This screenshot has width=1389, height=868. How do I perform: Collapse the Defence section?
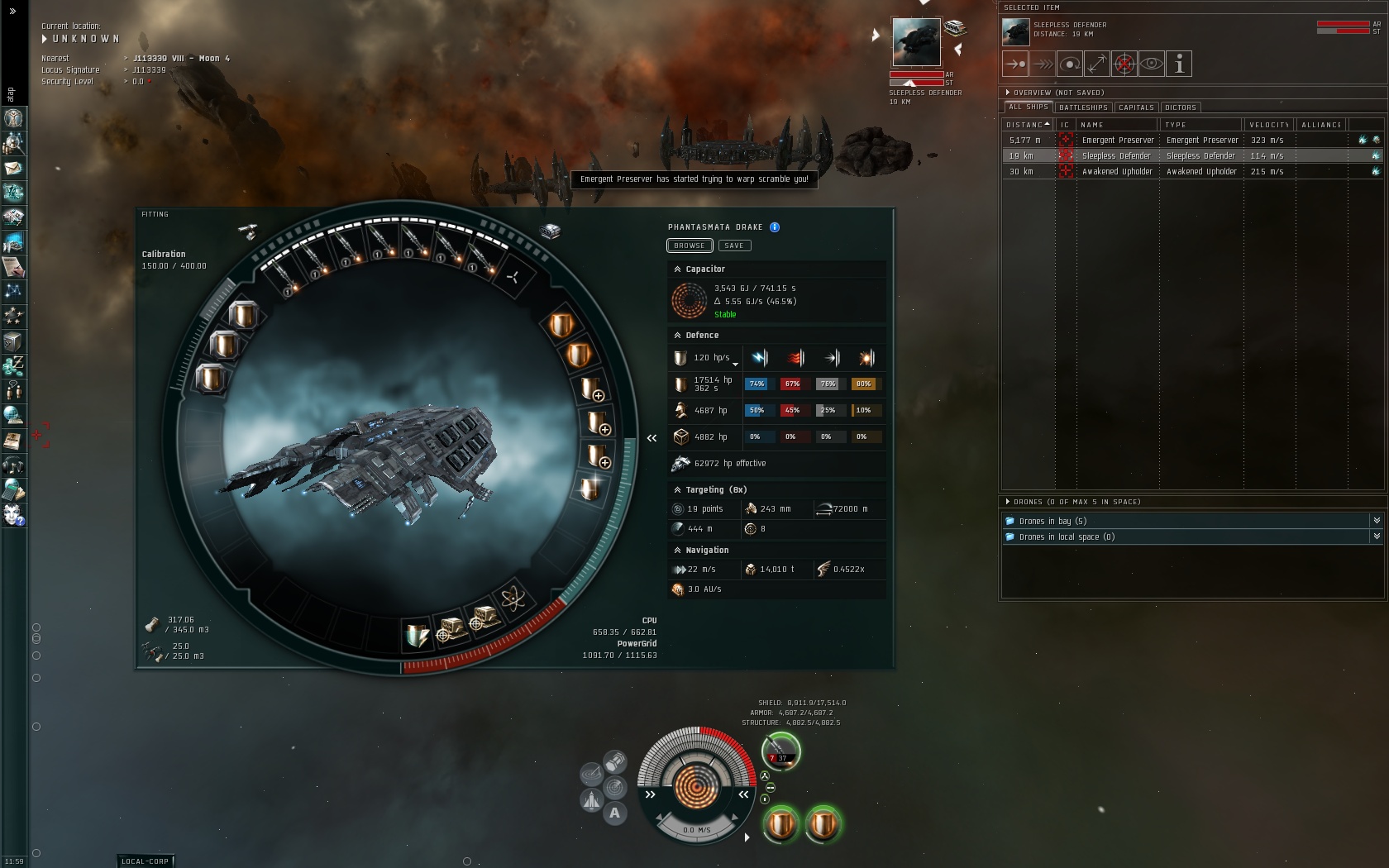coord(678,336)
